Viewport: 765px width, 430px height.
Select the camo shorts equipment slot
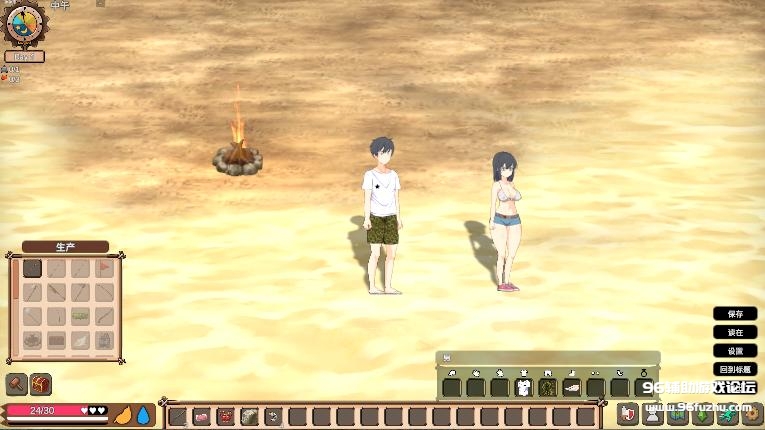click(x=547, y=387)
